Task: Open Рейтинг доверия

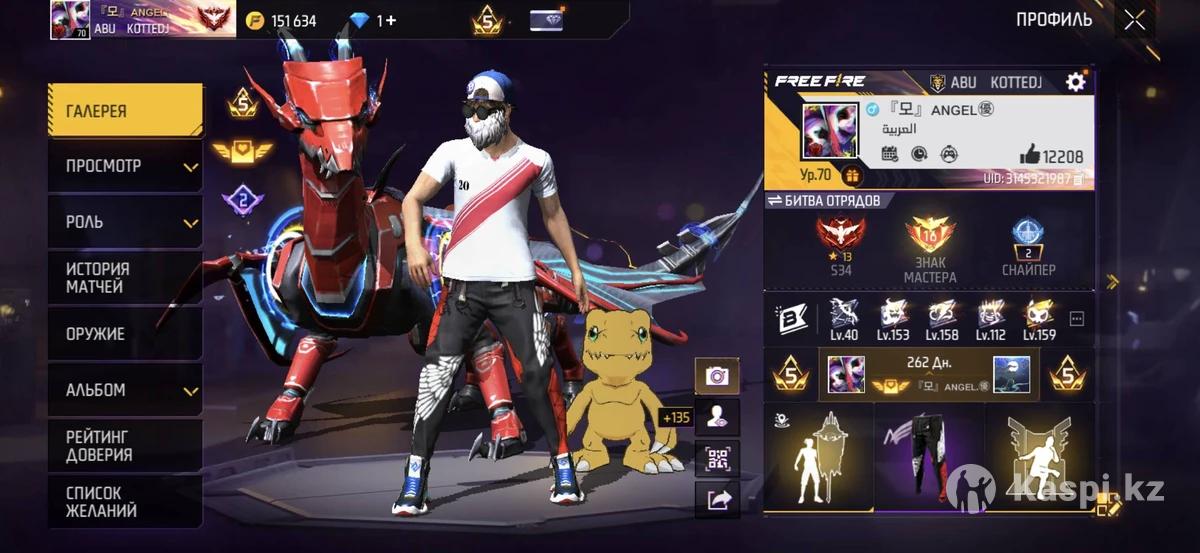Action: [x=125, y=446]
